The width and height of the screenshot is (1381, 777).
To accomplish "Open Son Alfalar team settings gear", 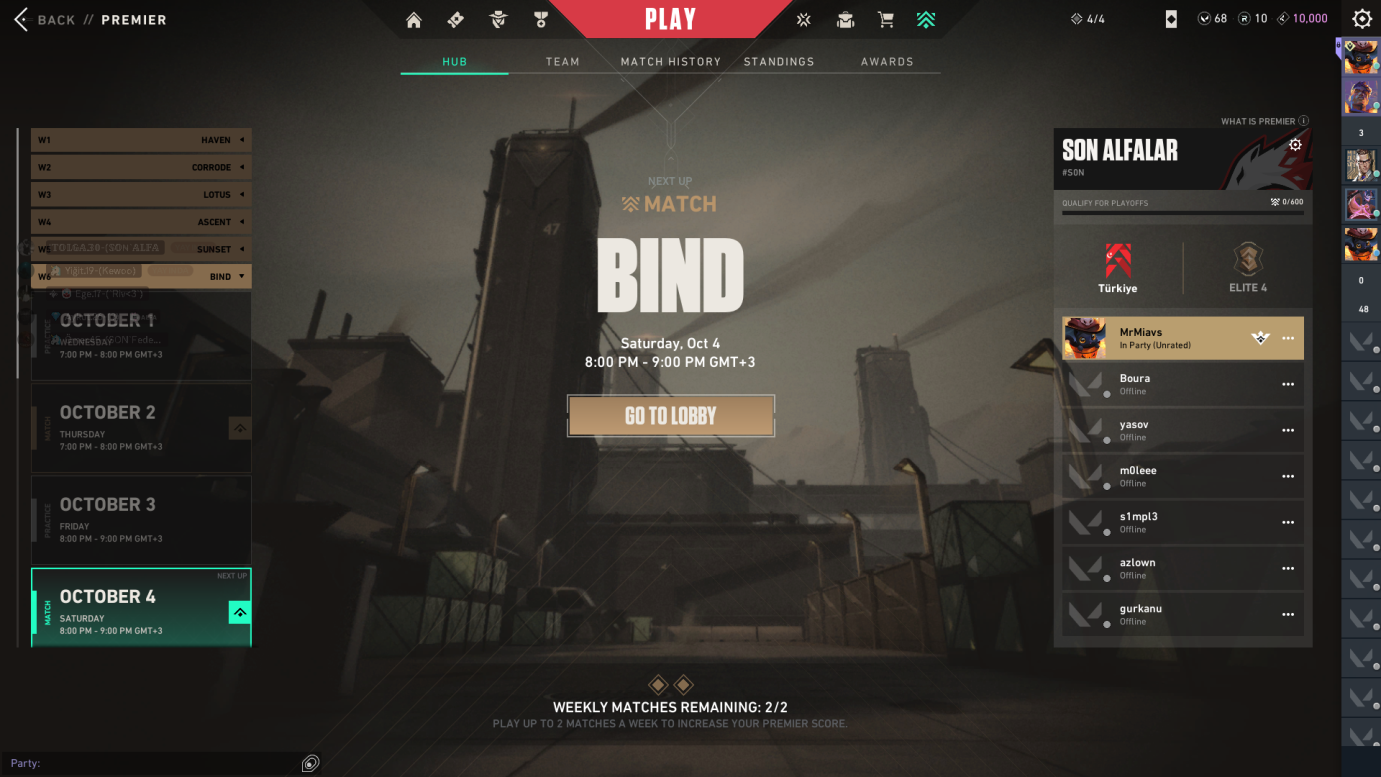I will [x=1295, y=145].
